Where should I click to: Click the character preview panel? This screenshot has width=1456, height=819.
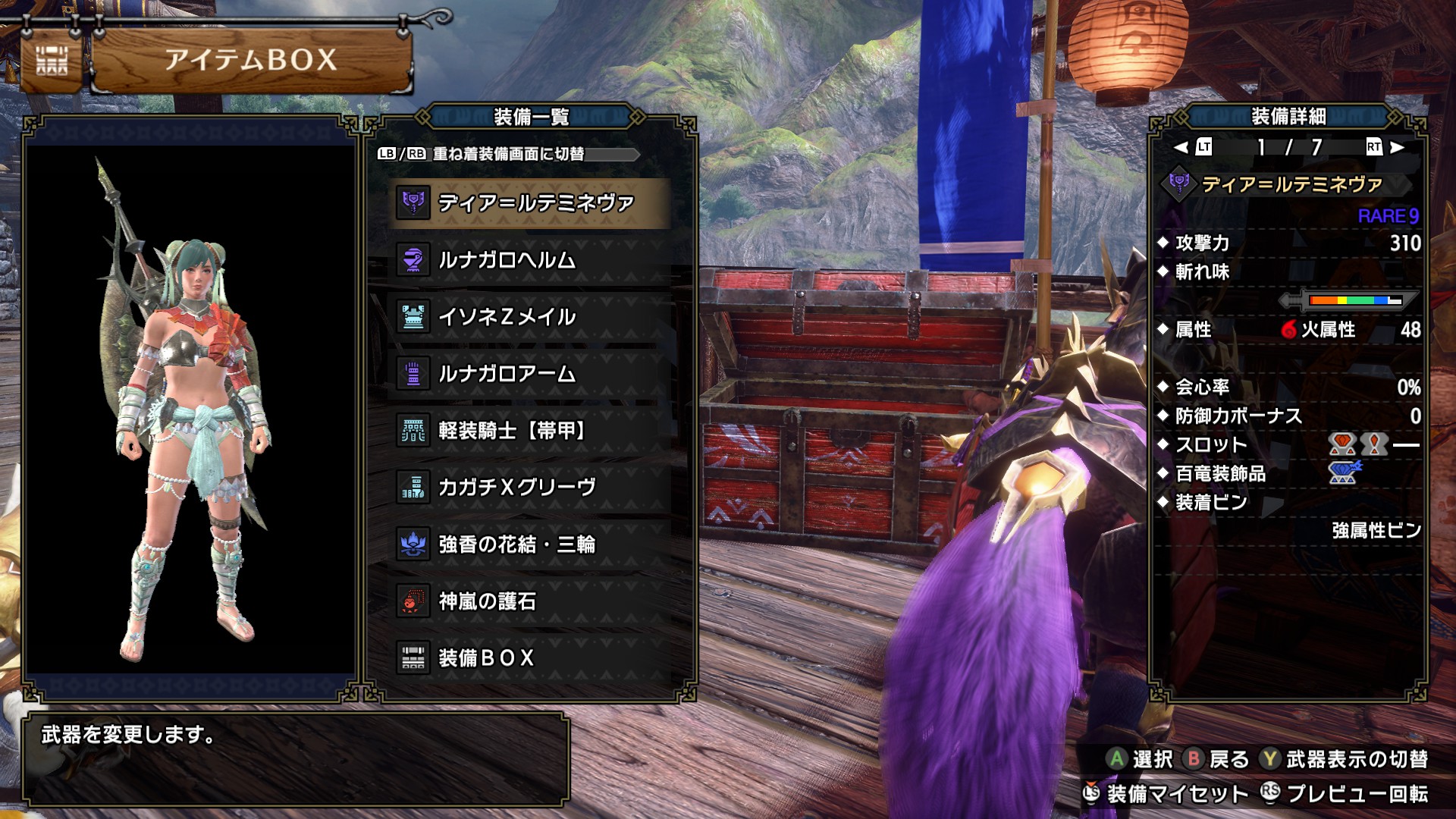coord(190,409)
